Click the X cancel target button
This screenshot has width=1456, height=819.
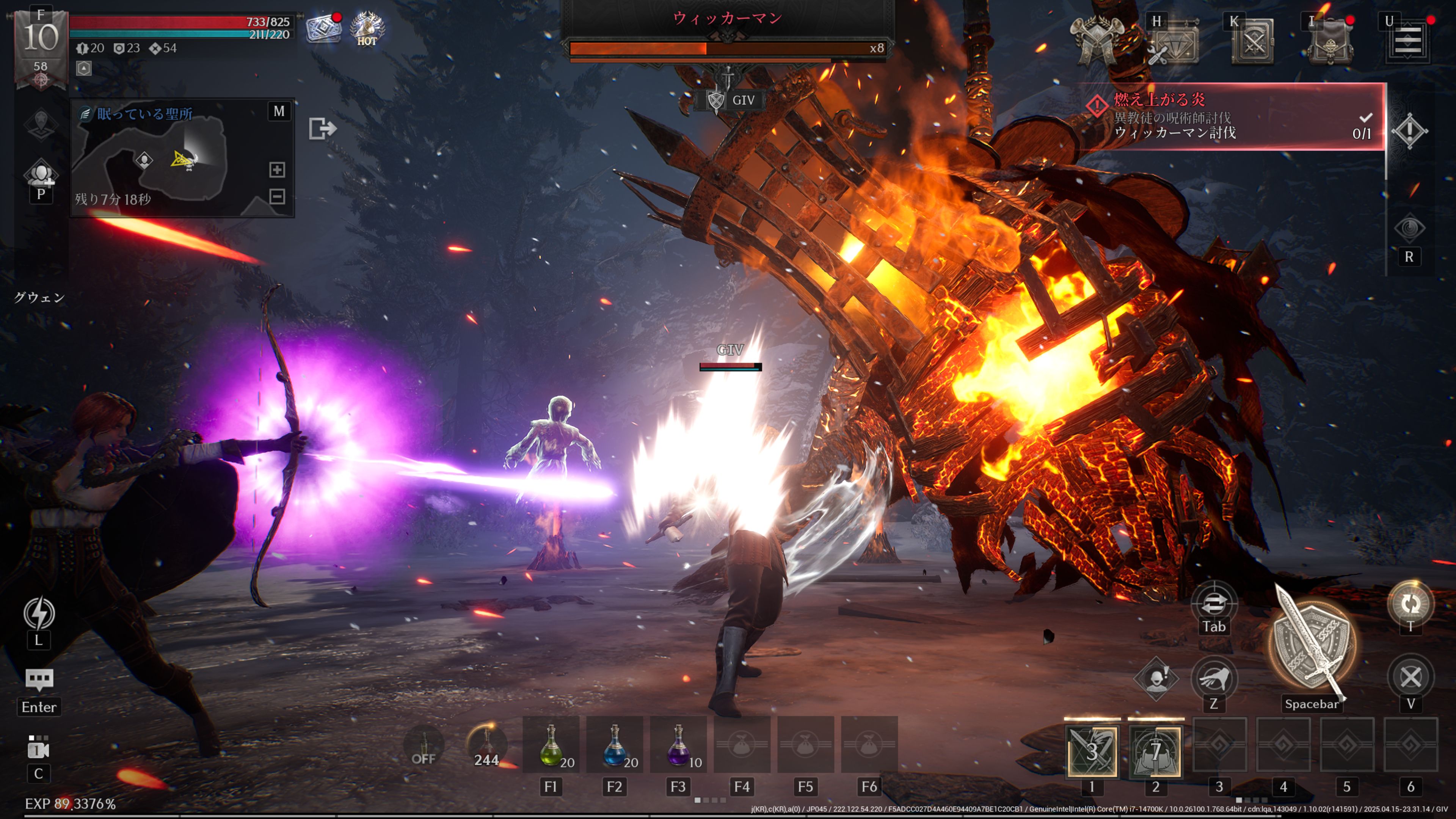tap(1410, 677)
